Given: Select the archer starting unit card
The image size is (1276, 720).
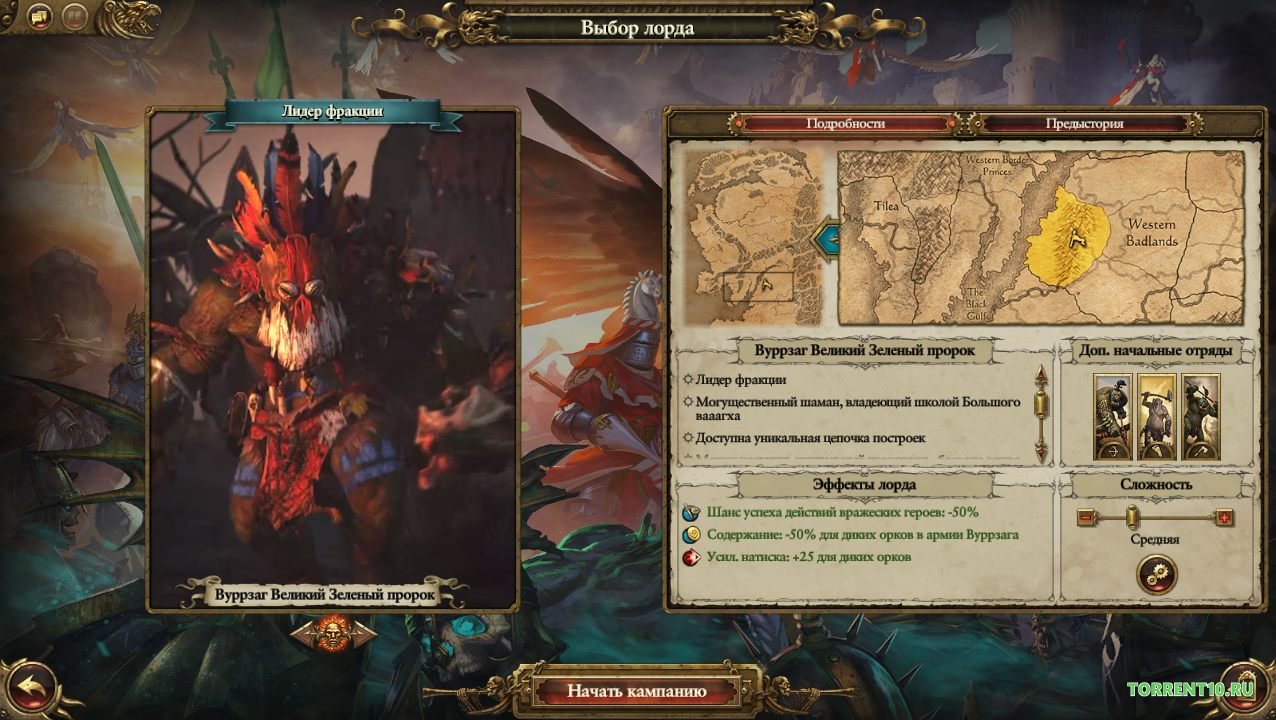Looking at the screenshot, I should coord(1112,417).
